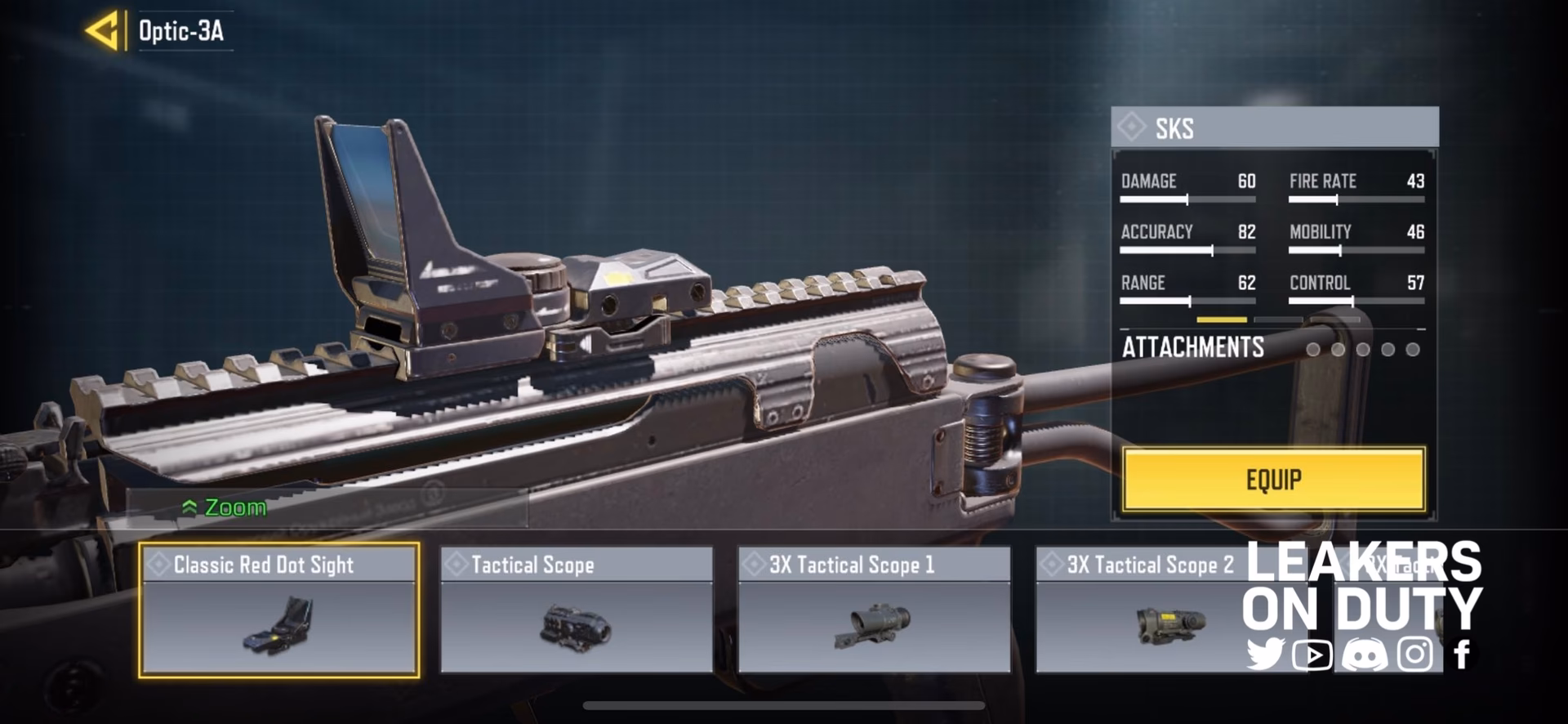The height and width of the screenshot is (724, 1568).
Task: Click the SKS diamond emblem icon
Action: (x=1134, y=129)
